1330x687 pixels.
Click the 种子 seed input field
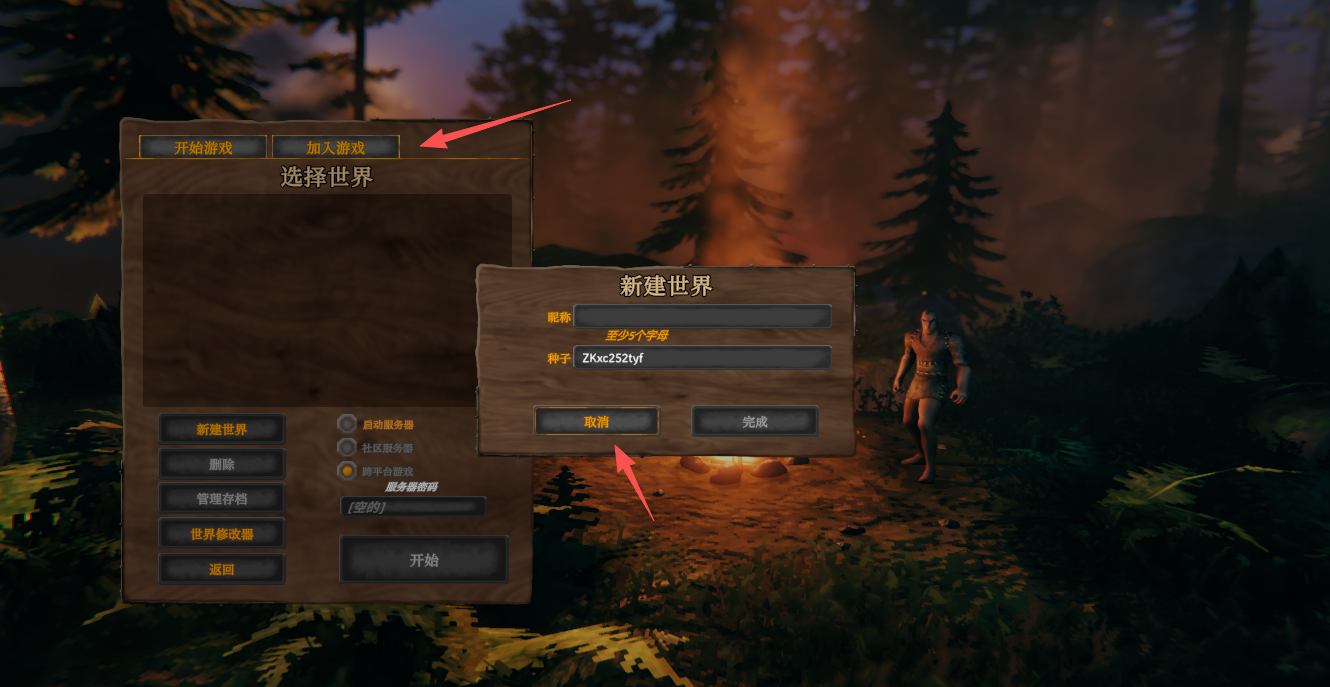[702, 357]
